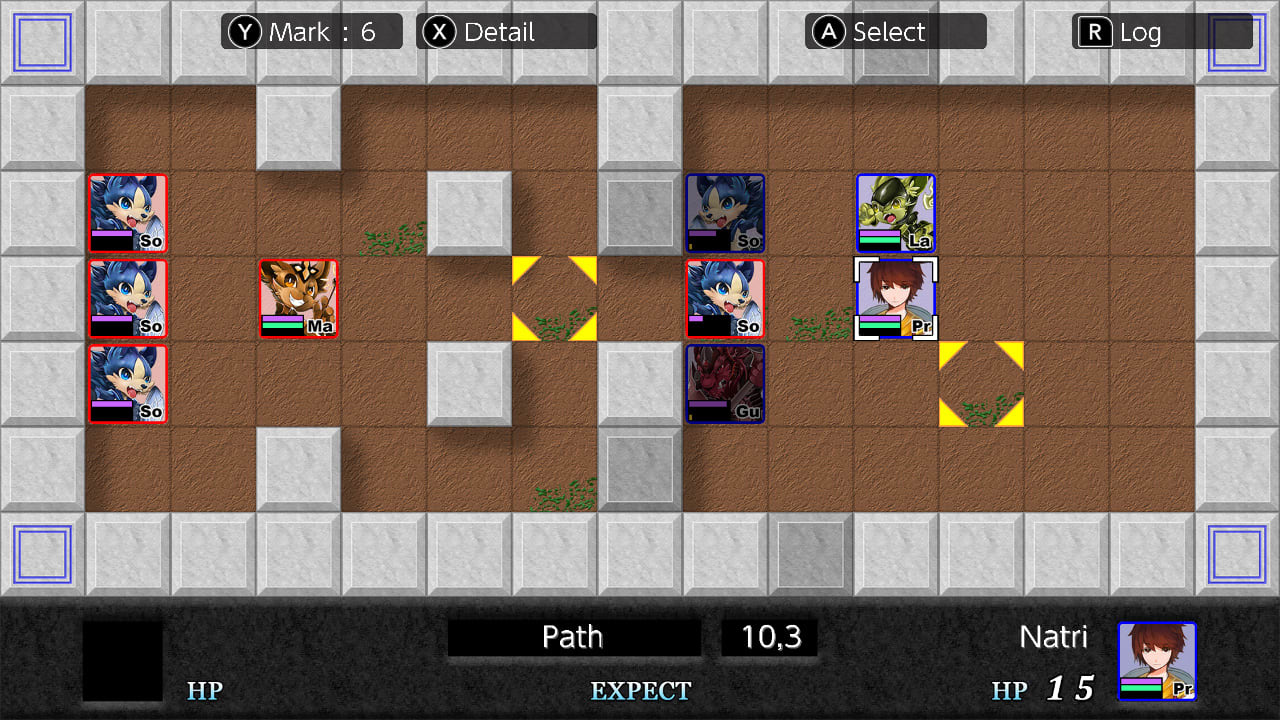The width and height of the screenshot is (1280, 720).
Task: Select the enemy So unit with blue border
Action: (x=725, y=213)
